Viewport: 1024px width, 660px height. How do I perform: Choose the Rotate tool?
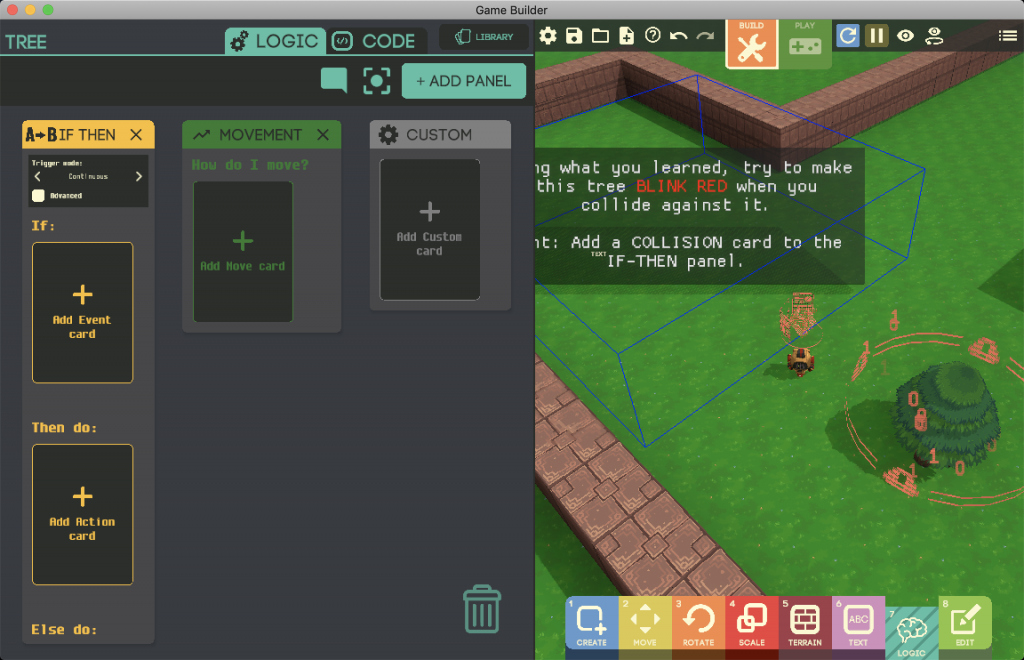pos(698,623)
